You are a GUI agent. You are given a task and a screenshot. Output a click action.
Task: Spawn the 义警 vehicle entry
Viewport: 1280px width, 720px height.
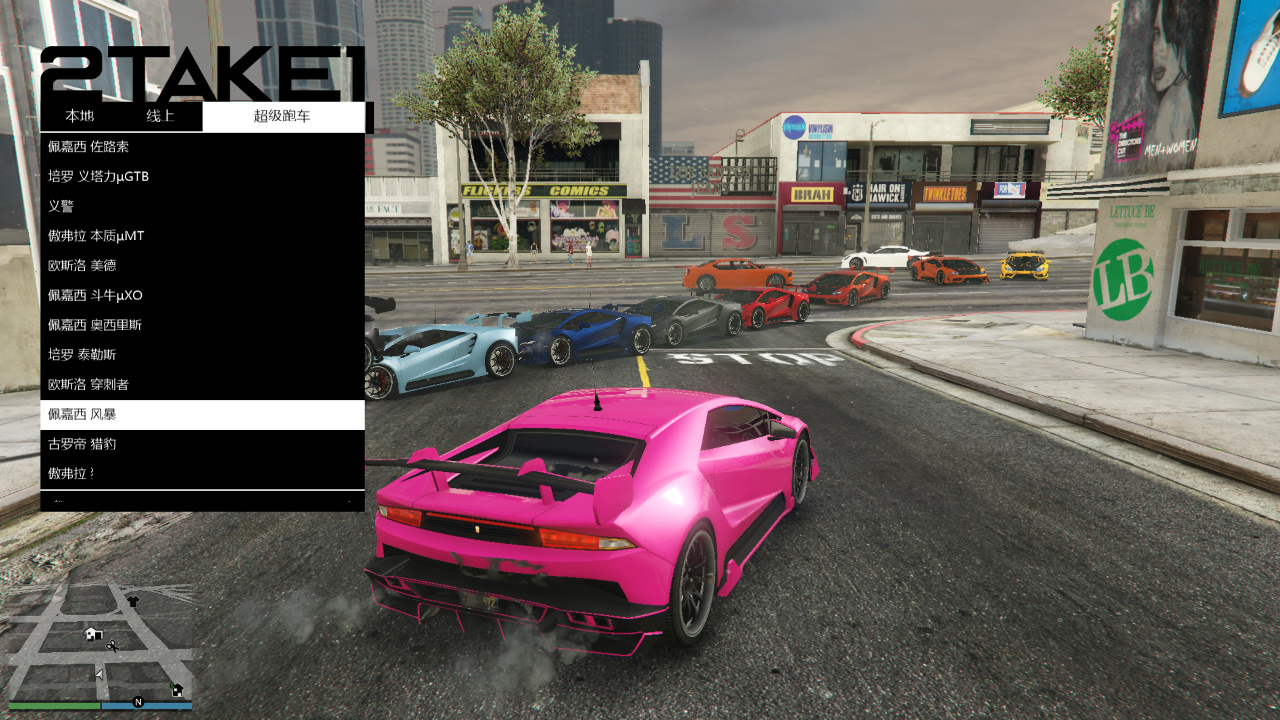(202, 206)
